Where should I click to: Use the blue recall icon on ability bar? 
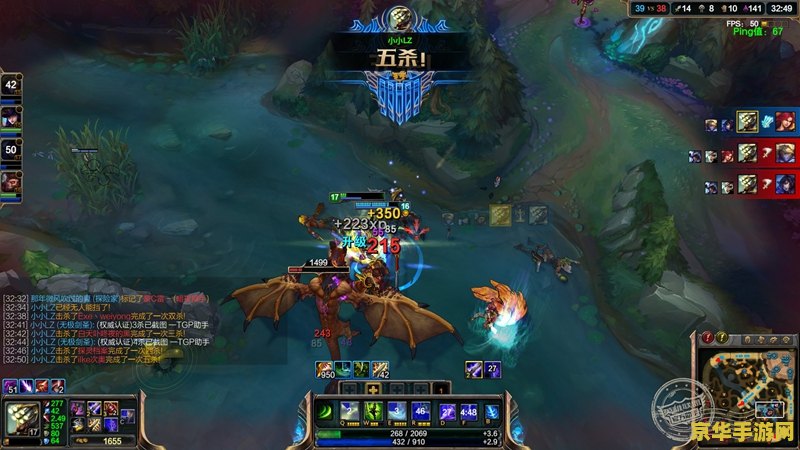point(491,411)
